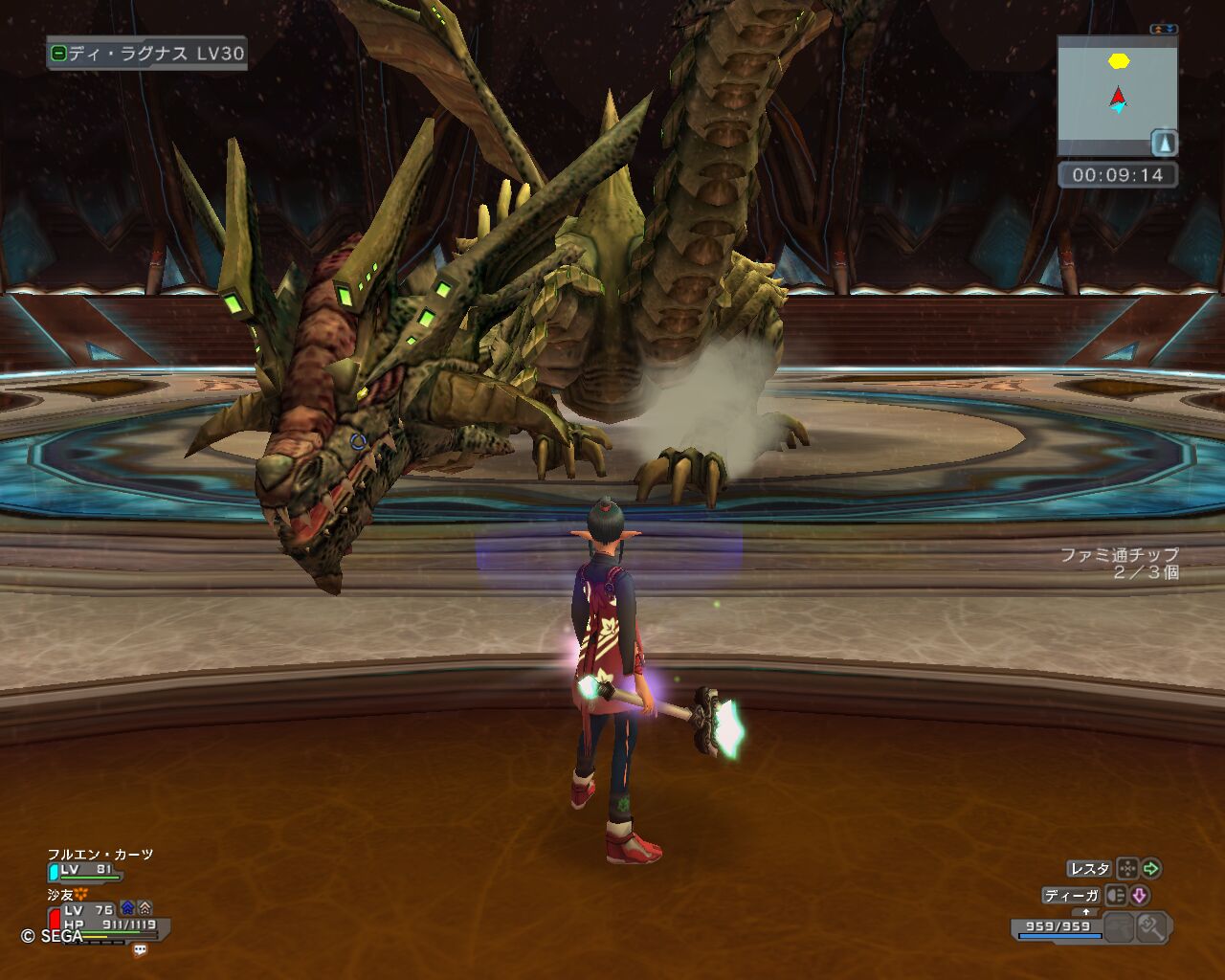Click the white defense-up buff icon

(145, 908)
